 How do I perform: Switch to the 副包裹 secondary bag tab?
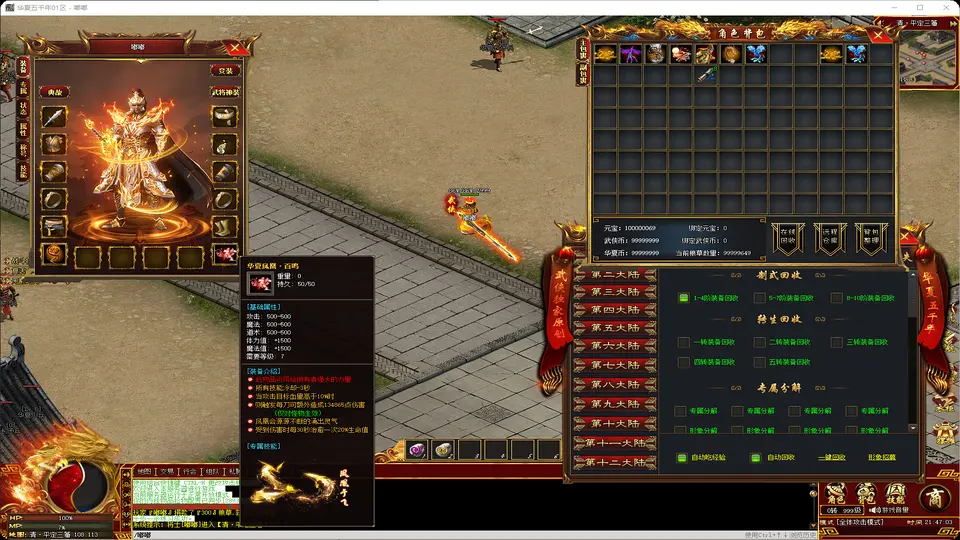583,73
